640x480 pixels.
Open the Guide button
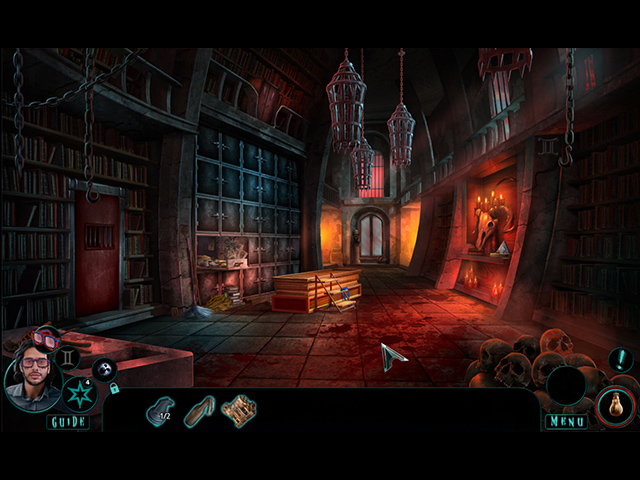coord(67,422)
